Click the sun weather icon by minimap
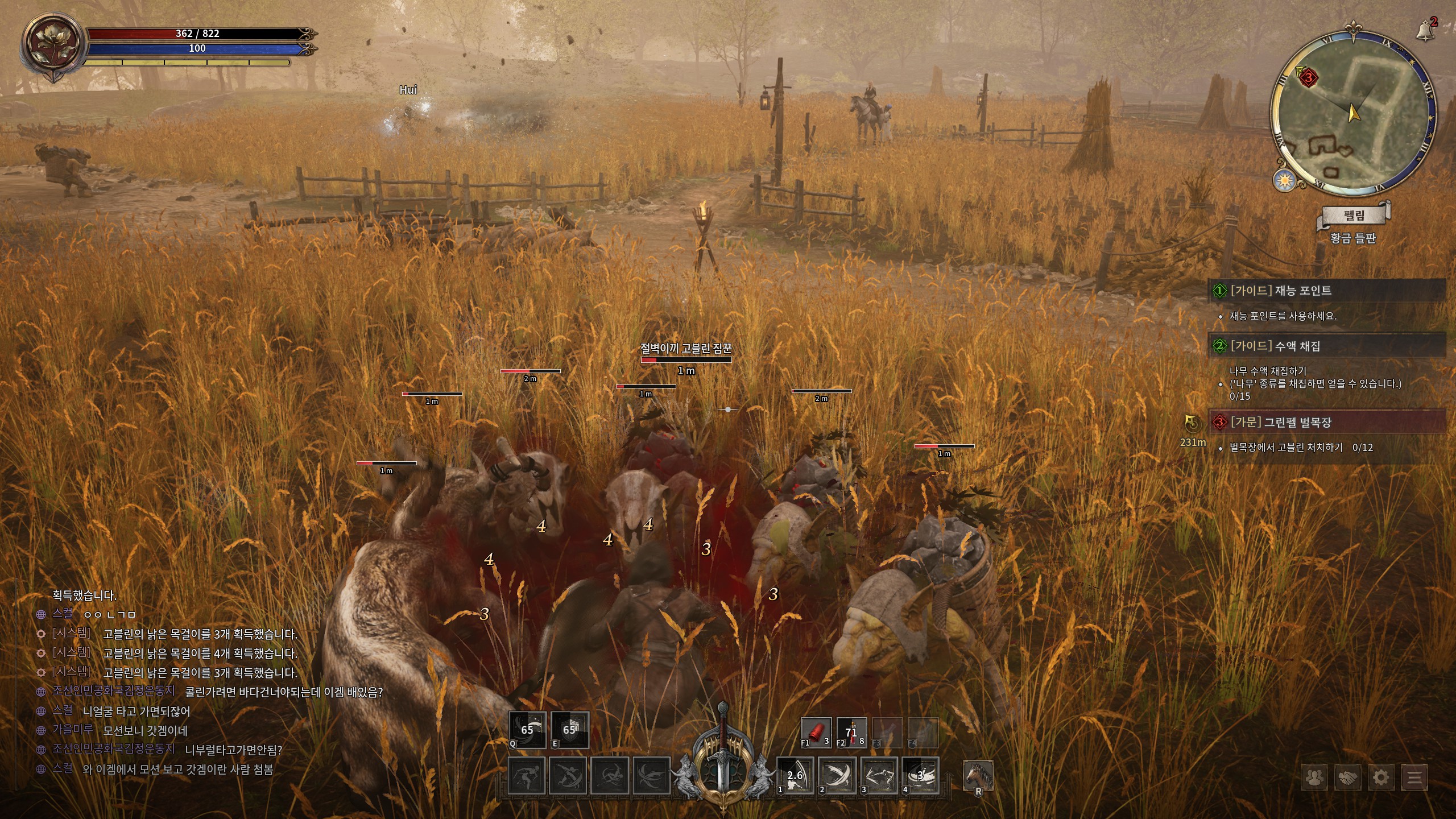The height and width of the screenshot is (819, 1456). pyautogui.click(x=1284, y=180)
